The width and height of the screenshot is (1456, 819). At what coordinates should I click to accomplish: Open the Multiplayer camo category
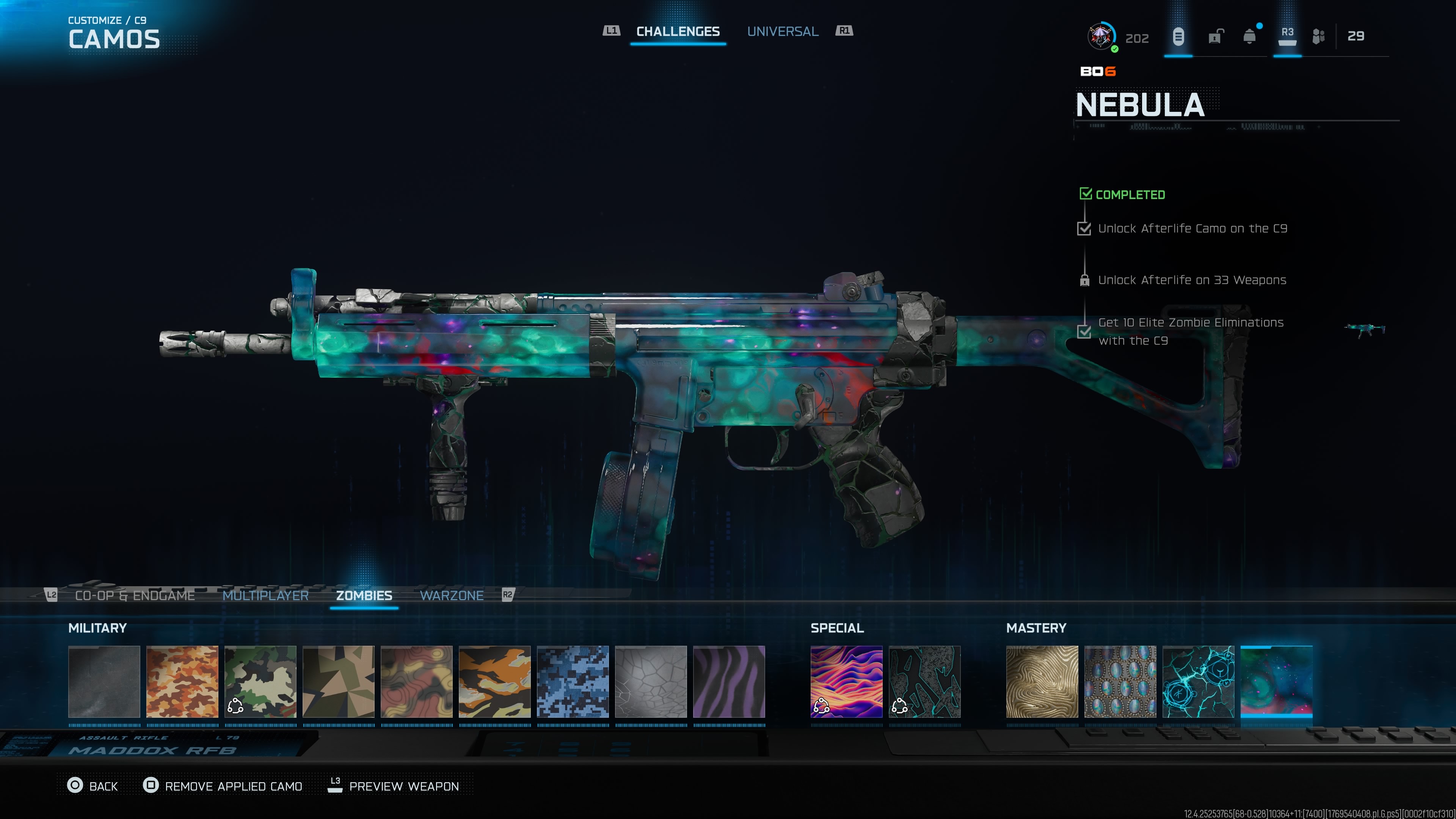point(265,595)
